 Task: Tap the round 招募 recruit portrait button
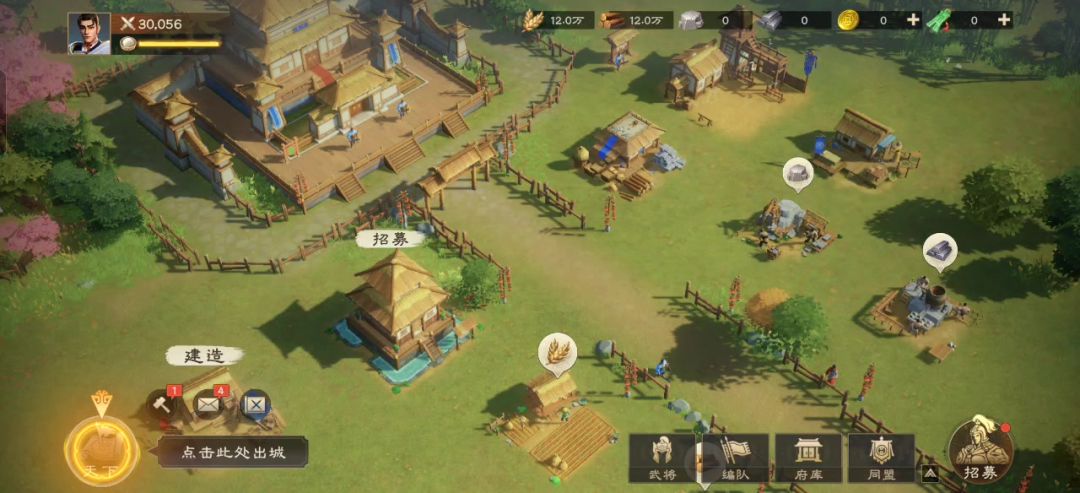point(979,451)
